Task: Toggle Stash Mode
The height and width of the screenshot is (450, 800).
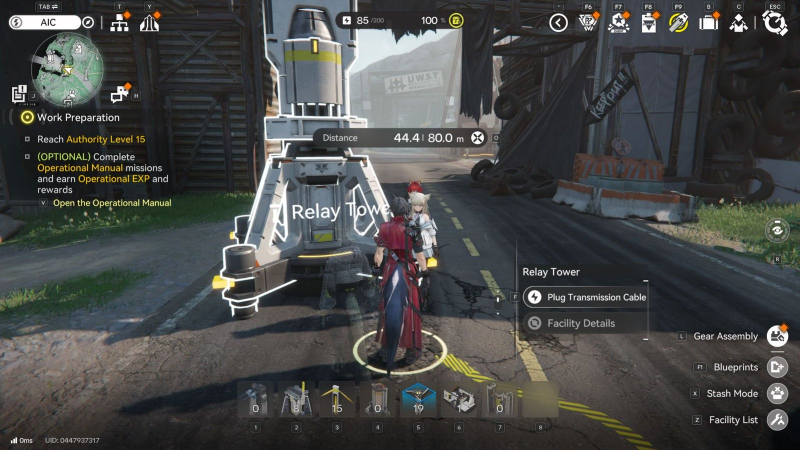Action: (x=776, y=393)
